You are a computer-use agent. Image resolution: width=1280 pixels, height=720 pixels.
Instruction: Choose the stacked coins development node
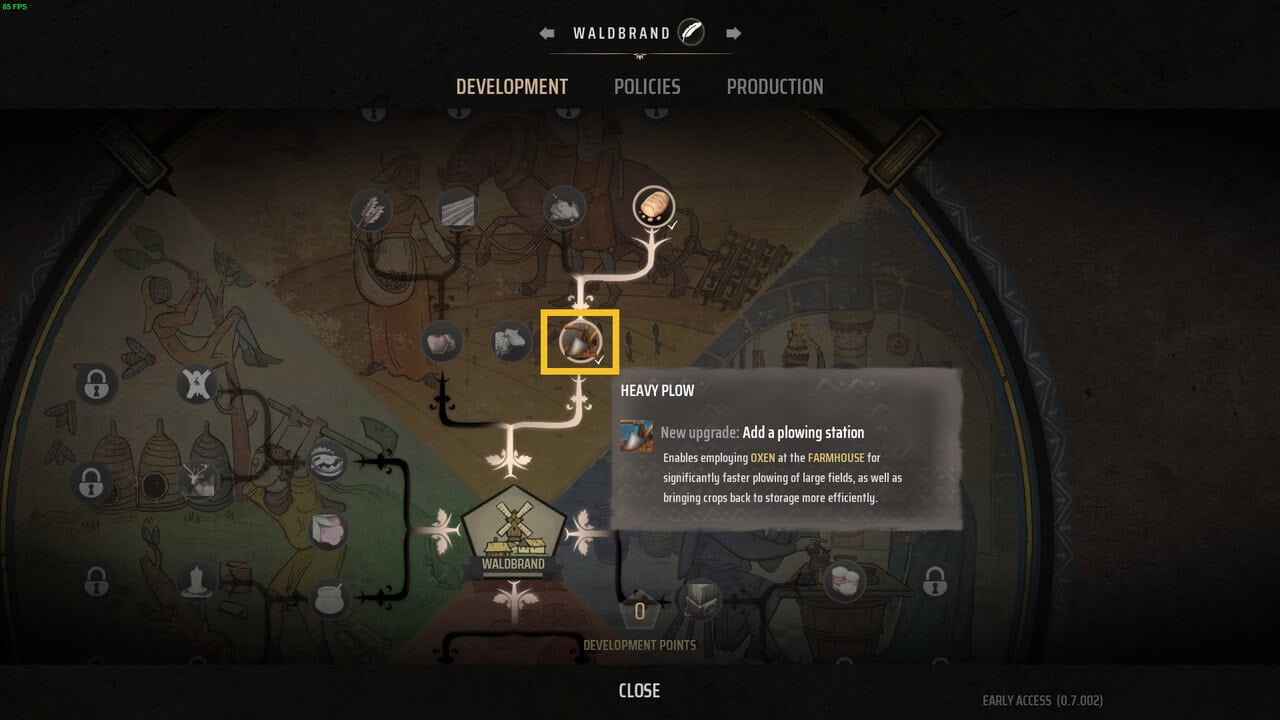[845, 580]
